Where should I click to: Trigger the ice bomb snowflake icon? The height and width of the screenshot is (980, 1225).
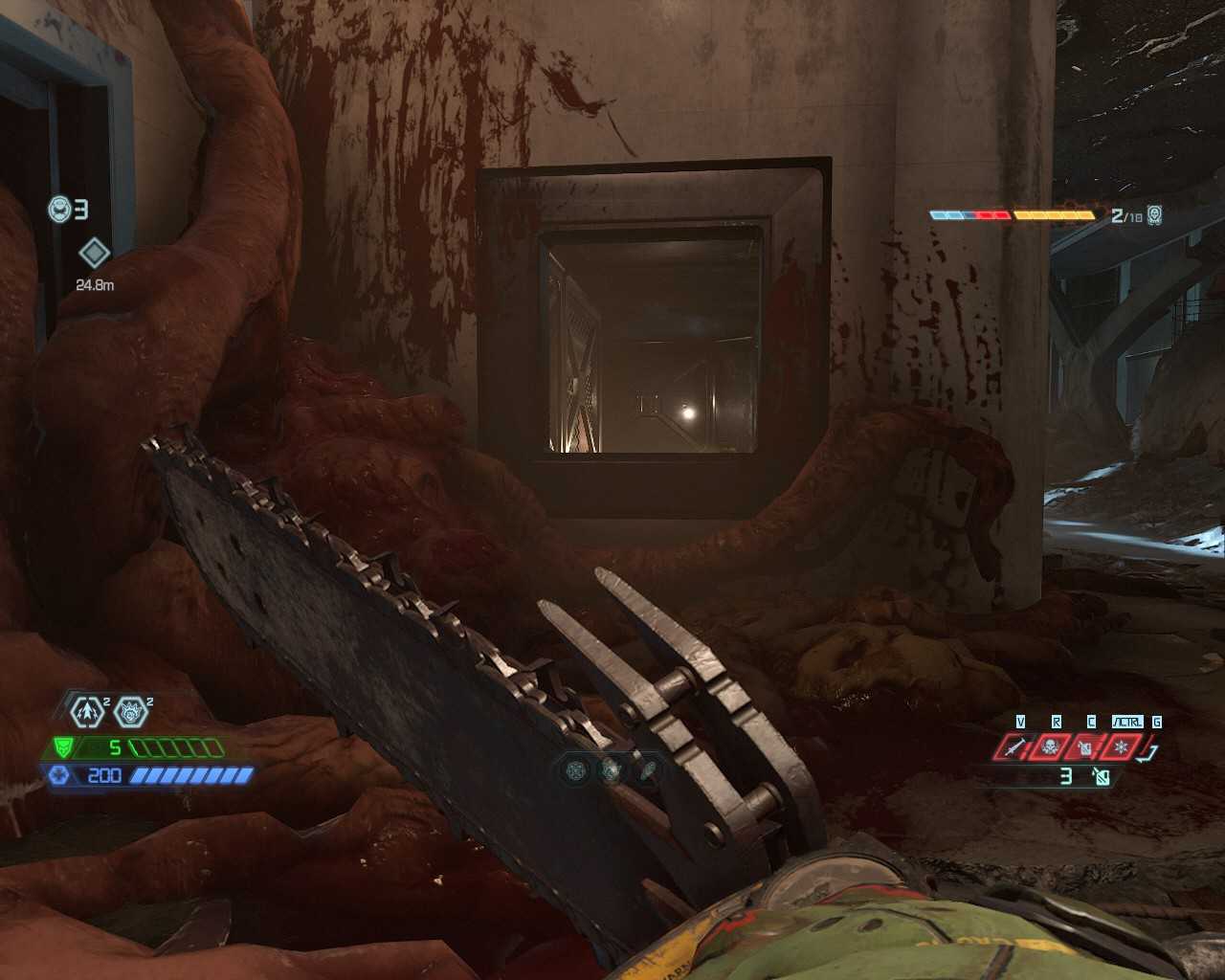pyautogui.click(x=1122, y=746)
